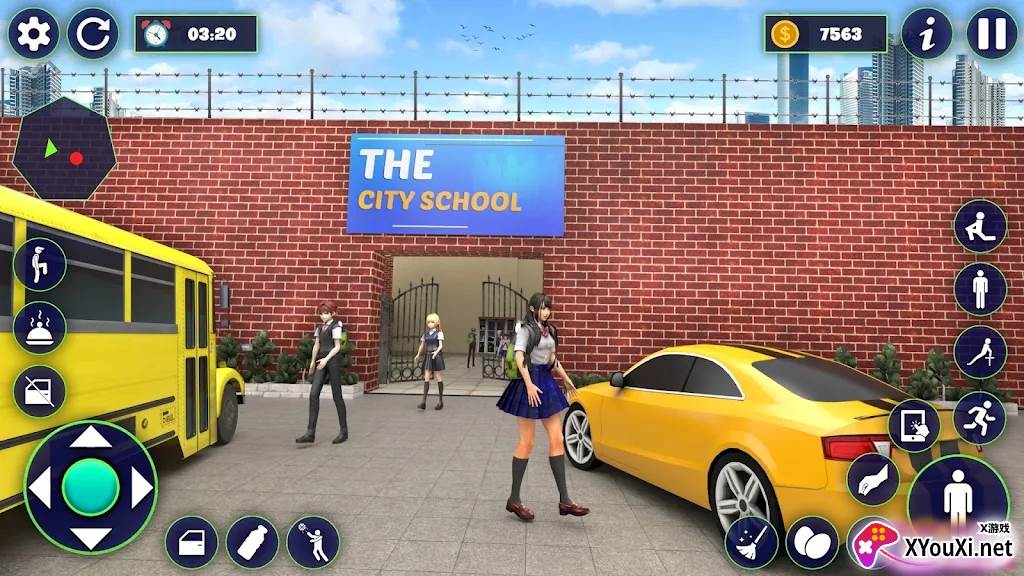Pause the game

tap(992, 34)
